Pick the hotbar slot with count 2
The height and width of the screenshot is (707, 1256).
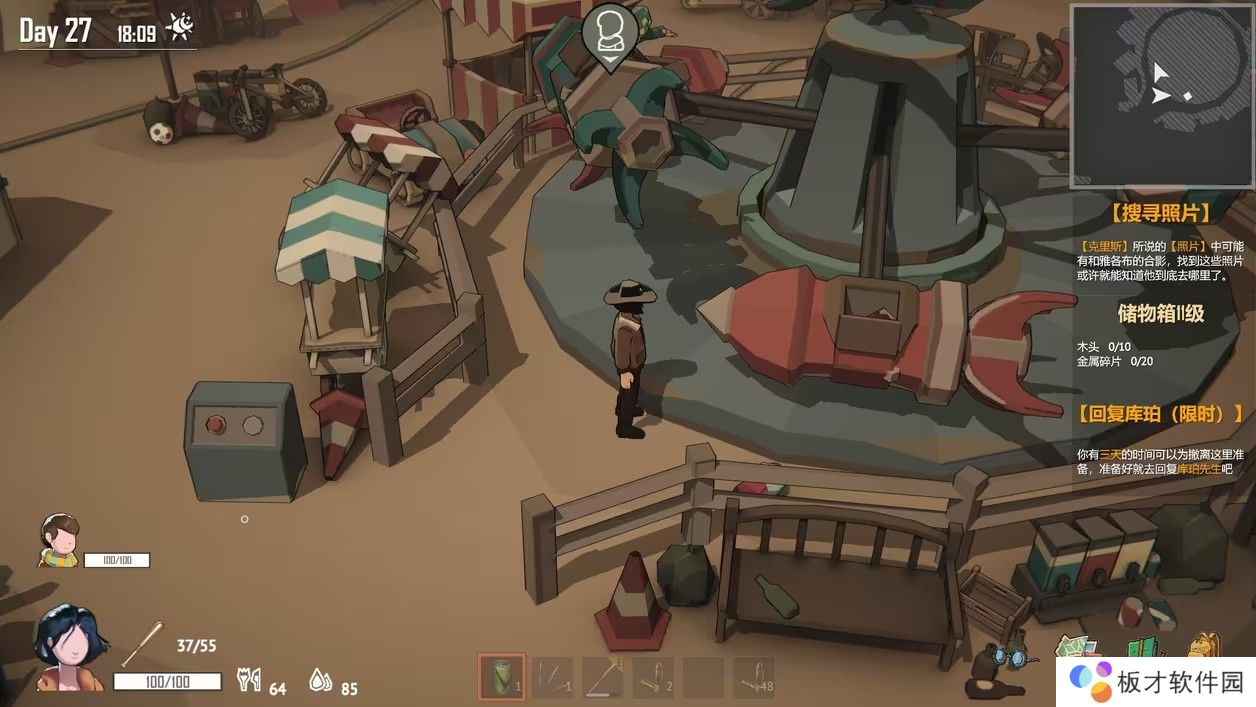point(653,677)
